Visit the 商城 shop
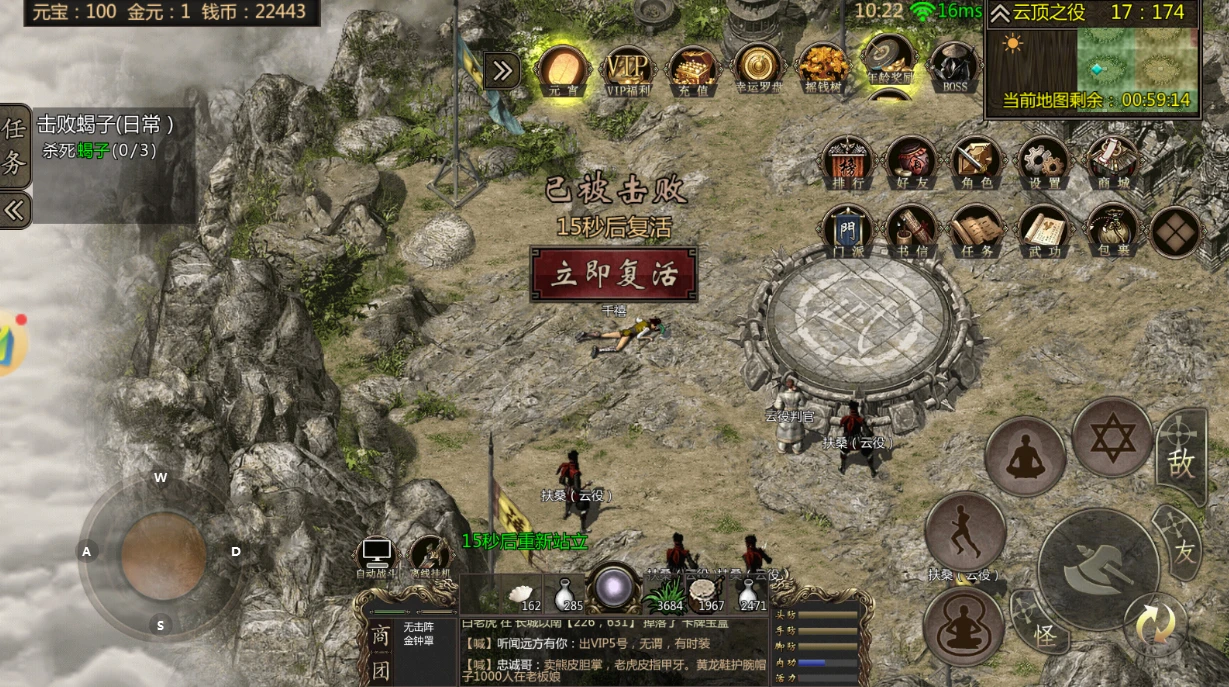 (1110, 161)
